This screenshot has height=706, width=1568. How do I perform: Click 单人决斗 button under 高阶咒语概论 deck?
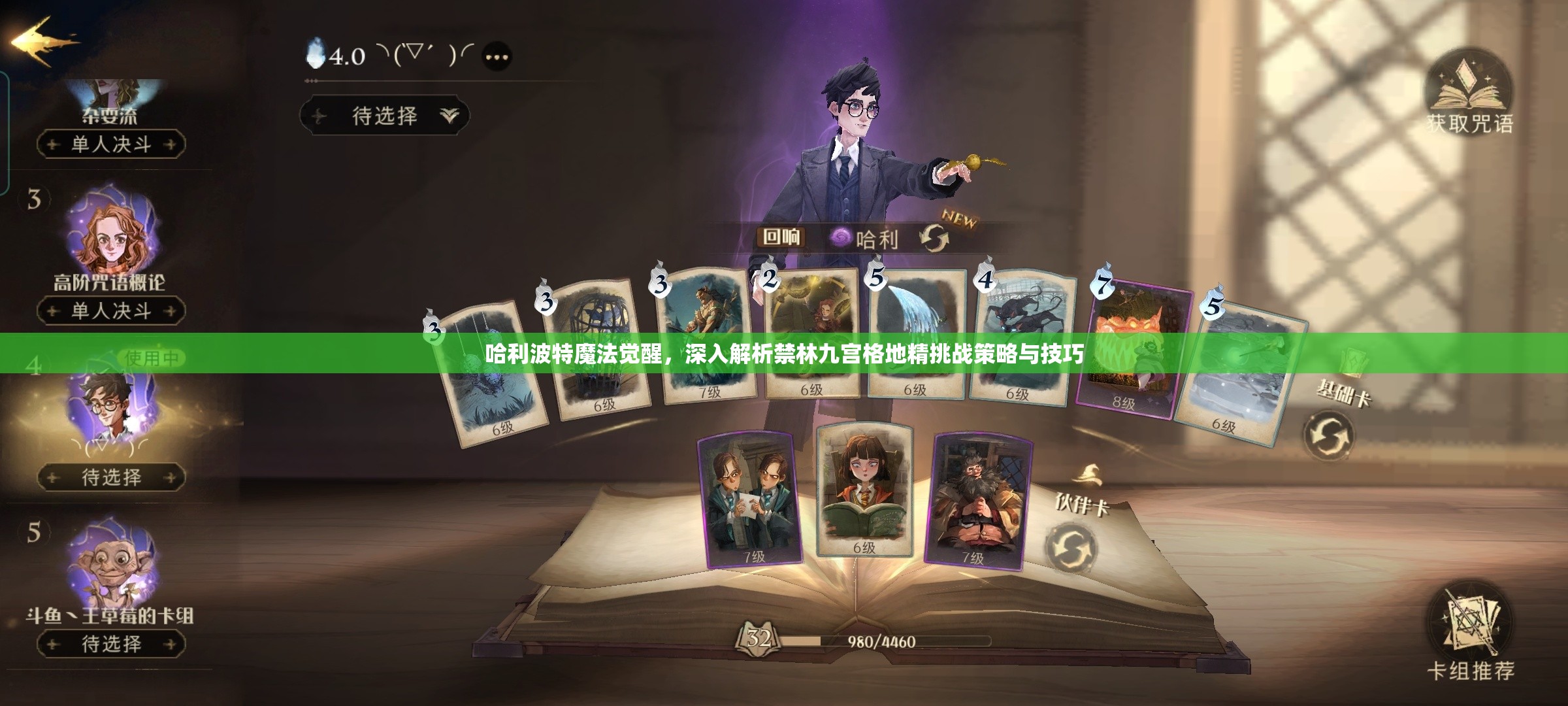111,311
